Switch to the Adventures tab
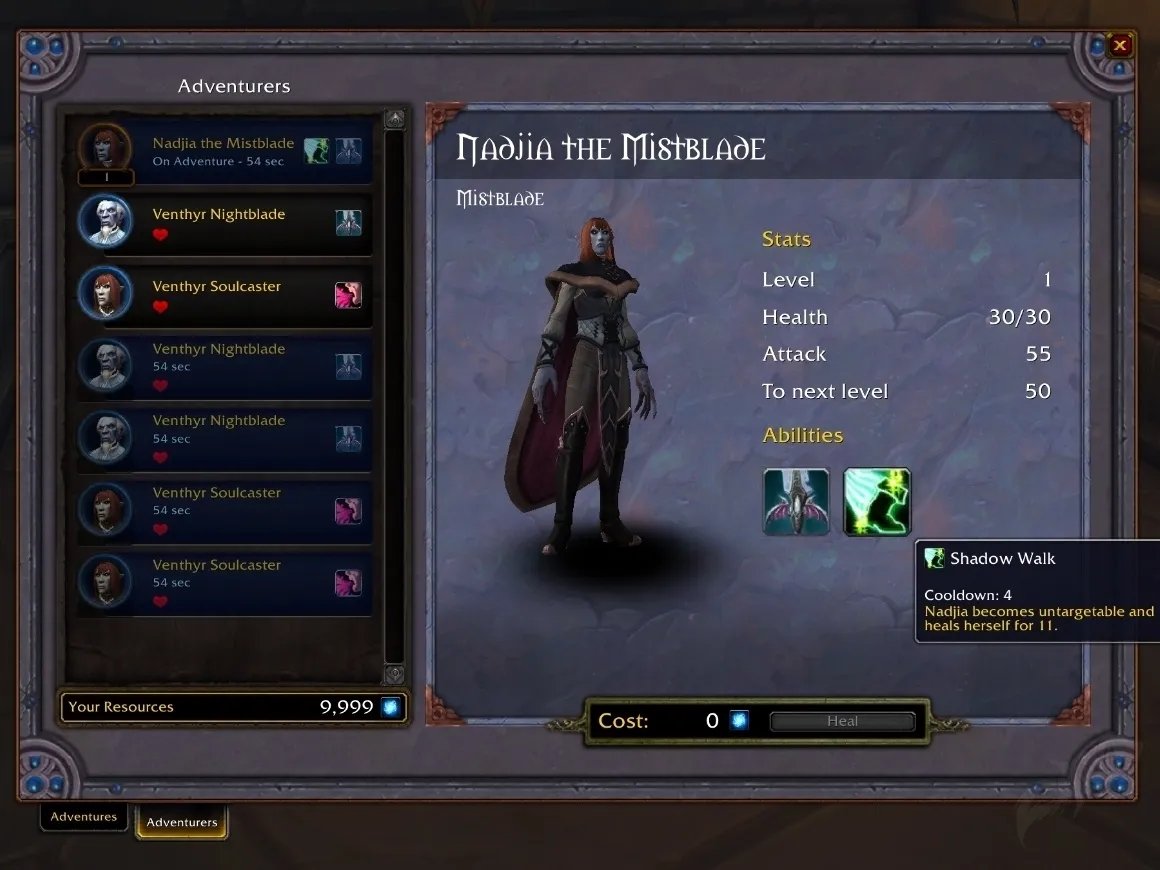Viewport: 1160px width, 870px height. [x=84, y=817]
